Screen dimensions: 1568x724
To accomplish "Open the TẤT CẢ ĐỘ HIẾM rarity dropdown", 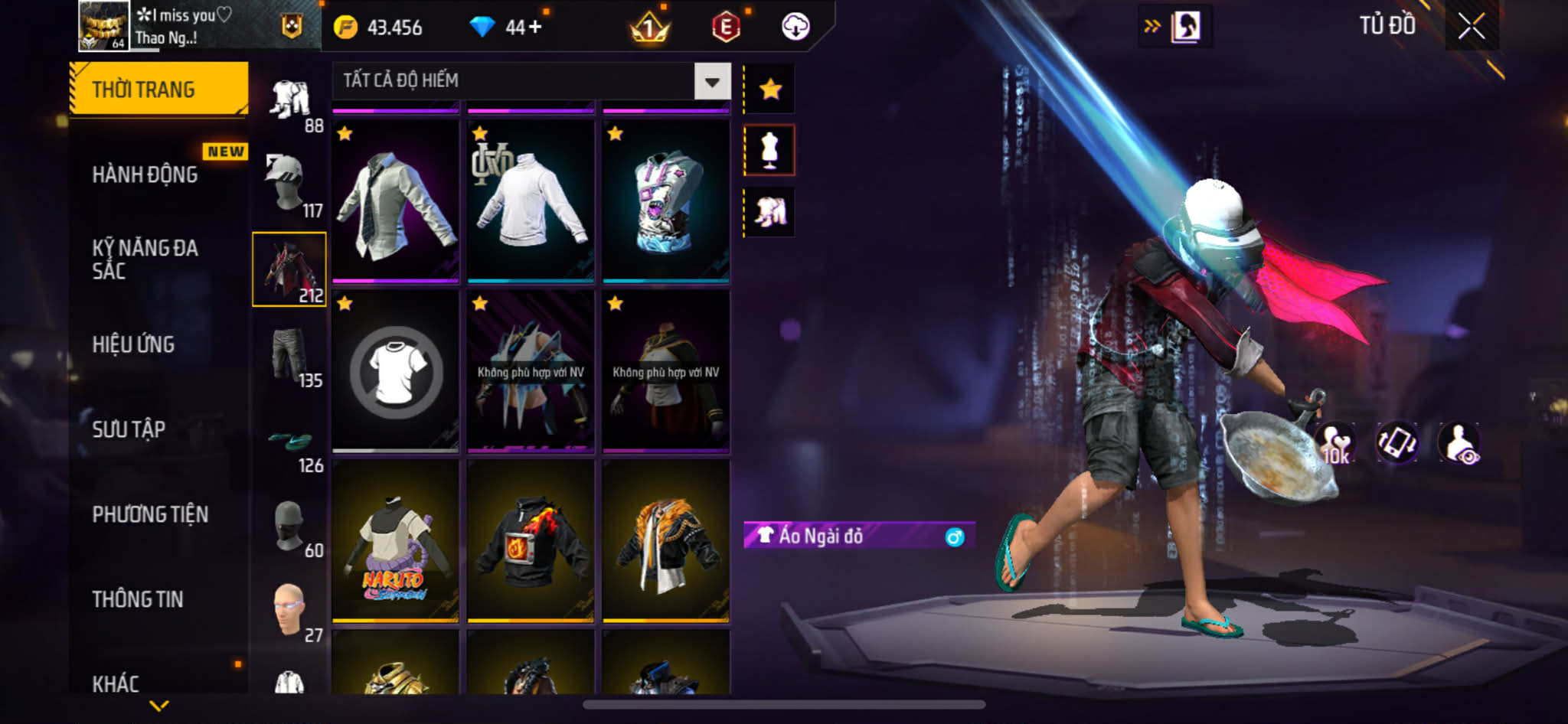I will click(x=712, y=81).
